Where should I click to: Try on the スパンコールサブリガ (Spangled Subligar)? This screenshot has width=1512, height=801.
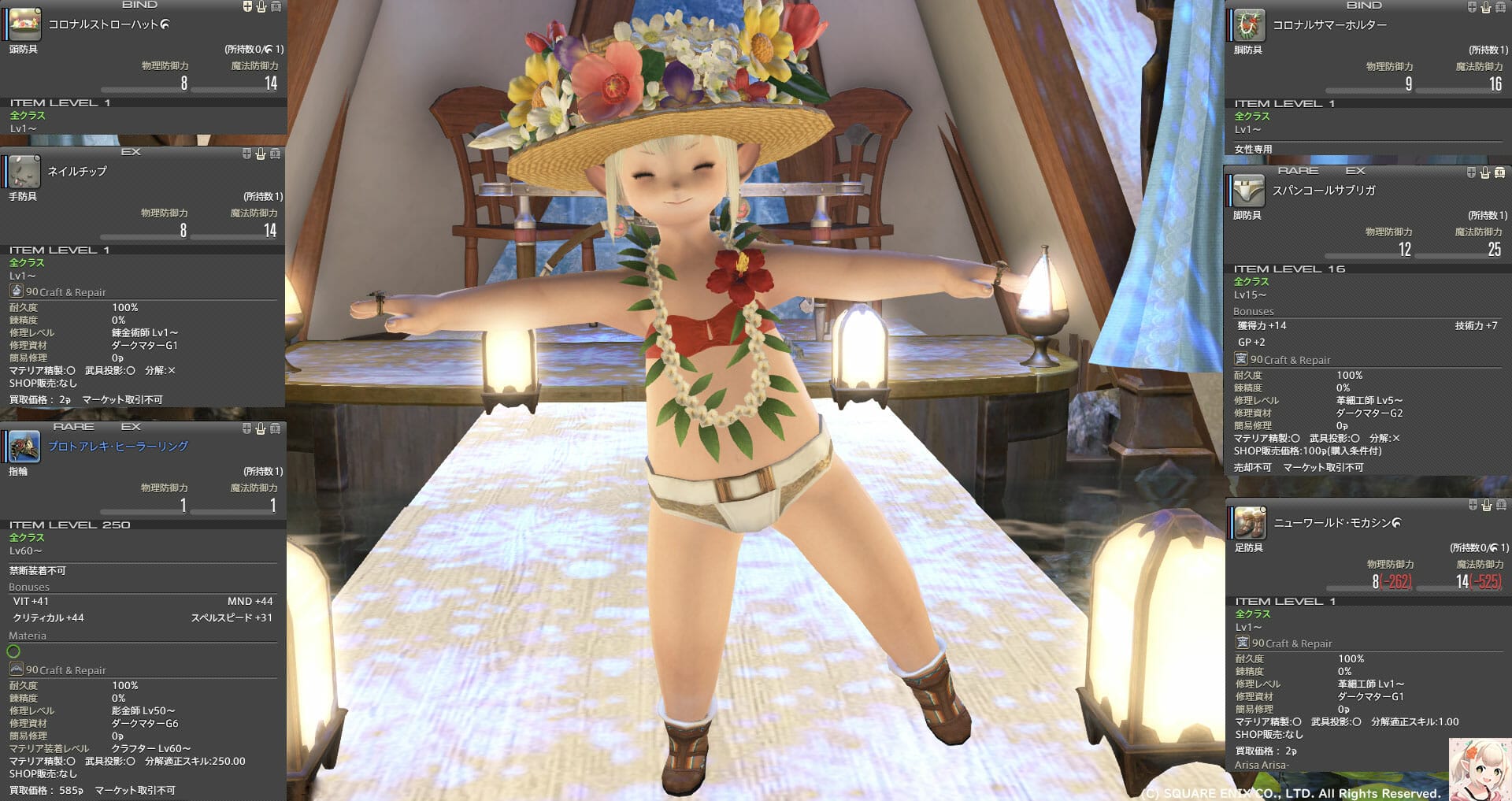pyautogui.click(x=1485, y=171)
